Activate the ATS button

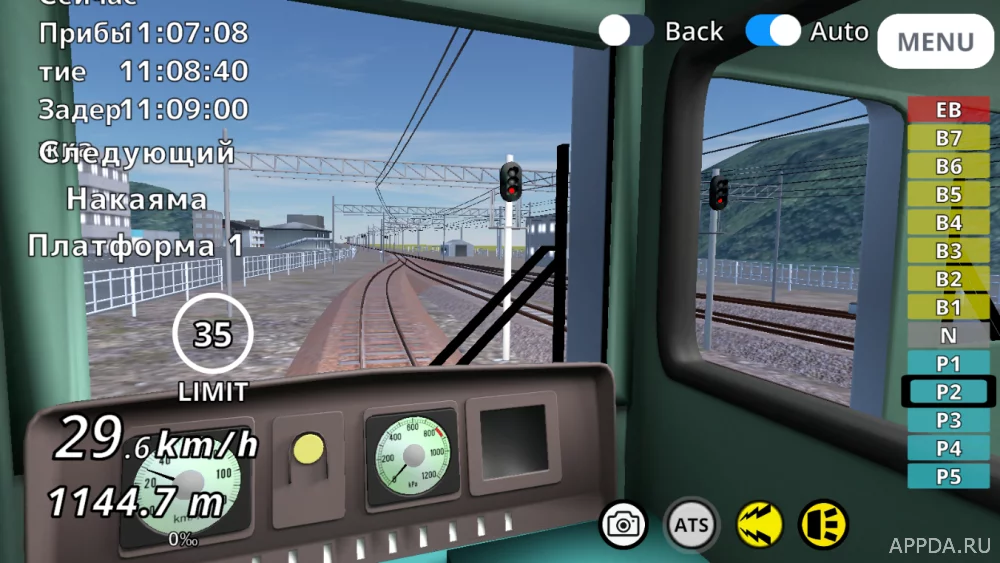click(x=691, y=524)
